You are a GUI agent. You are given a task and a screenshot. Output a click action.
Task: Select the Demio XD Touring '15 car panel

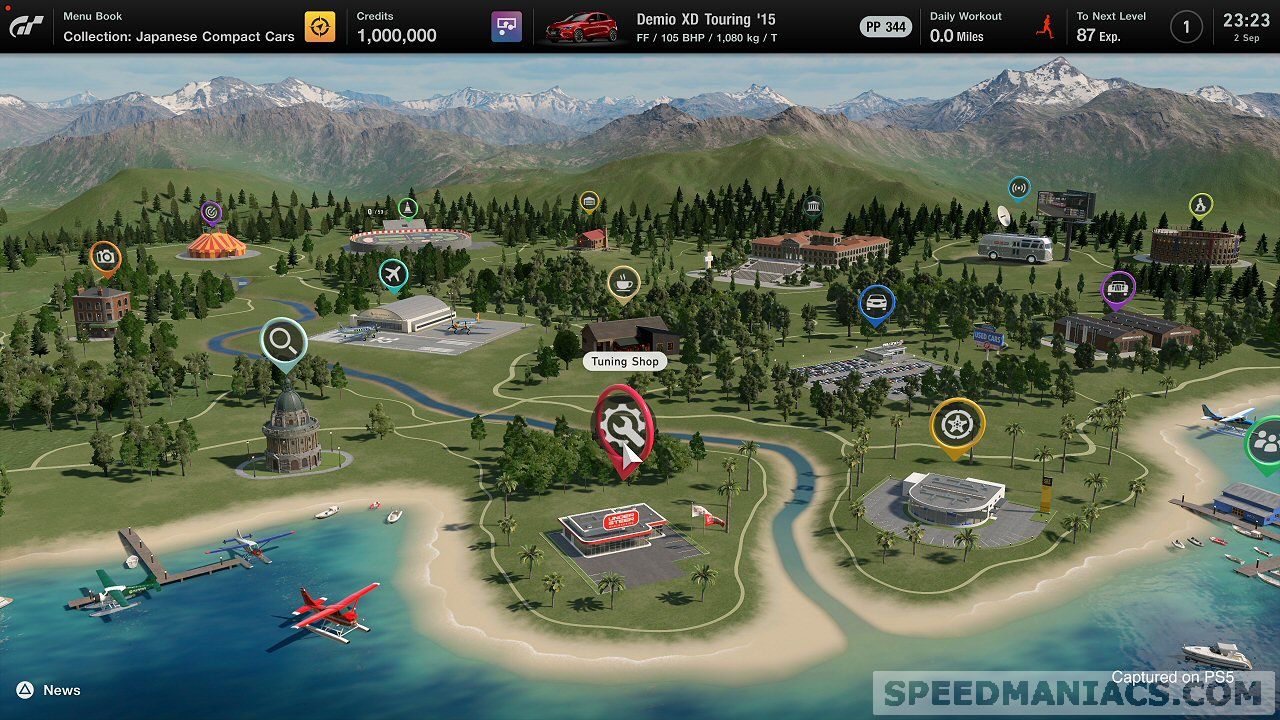pos(660,27)
